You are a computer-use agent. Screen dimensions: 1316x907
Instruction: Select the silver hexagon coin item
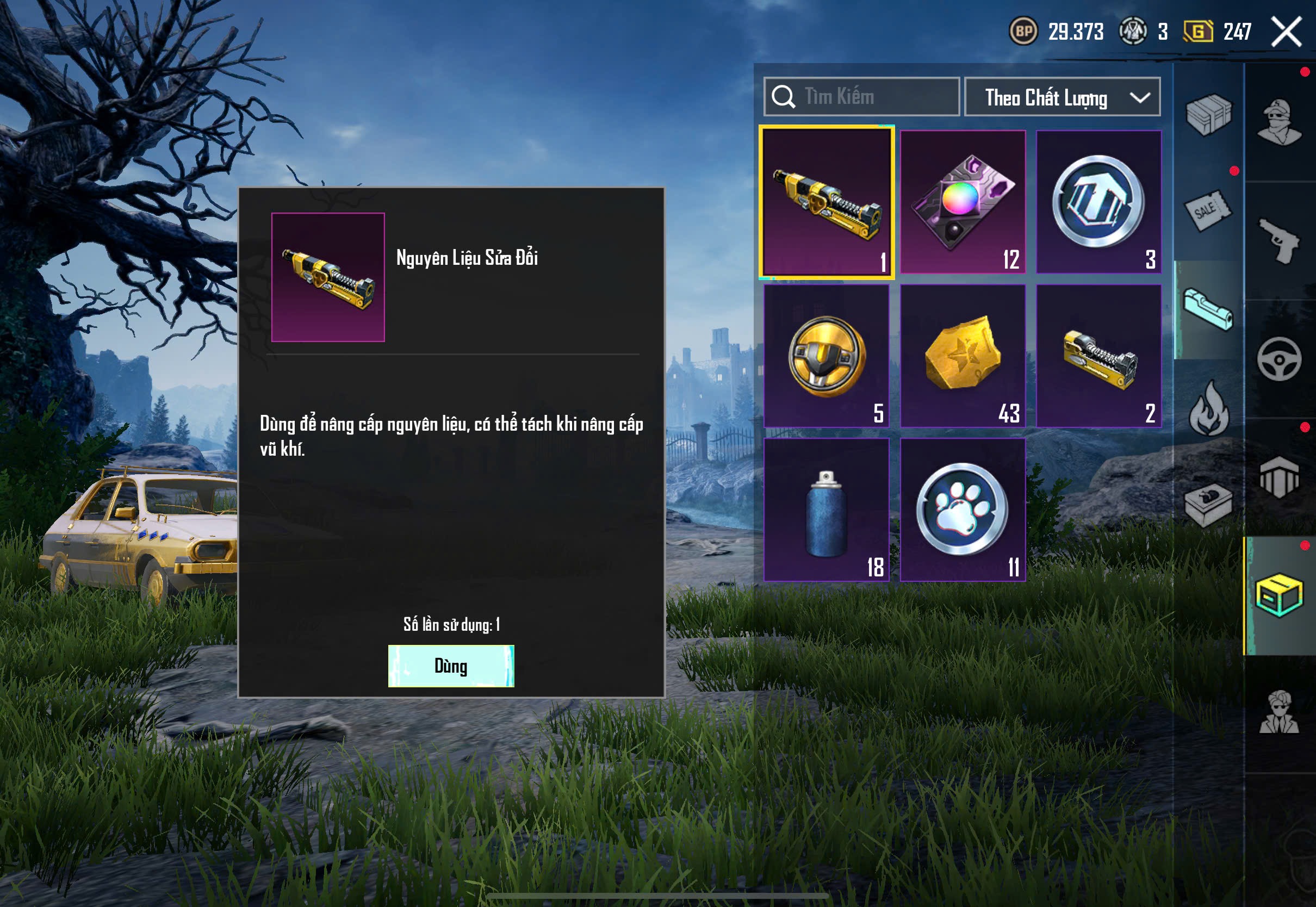1098,202
